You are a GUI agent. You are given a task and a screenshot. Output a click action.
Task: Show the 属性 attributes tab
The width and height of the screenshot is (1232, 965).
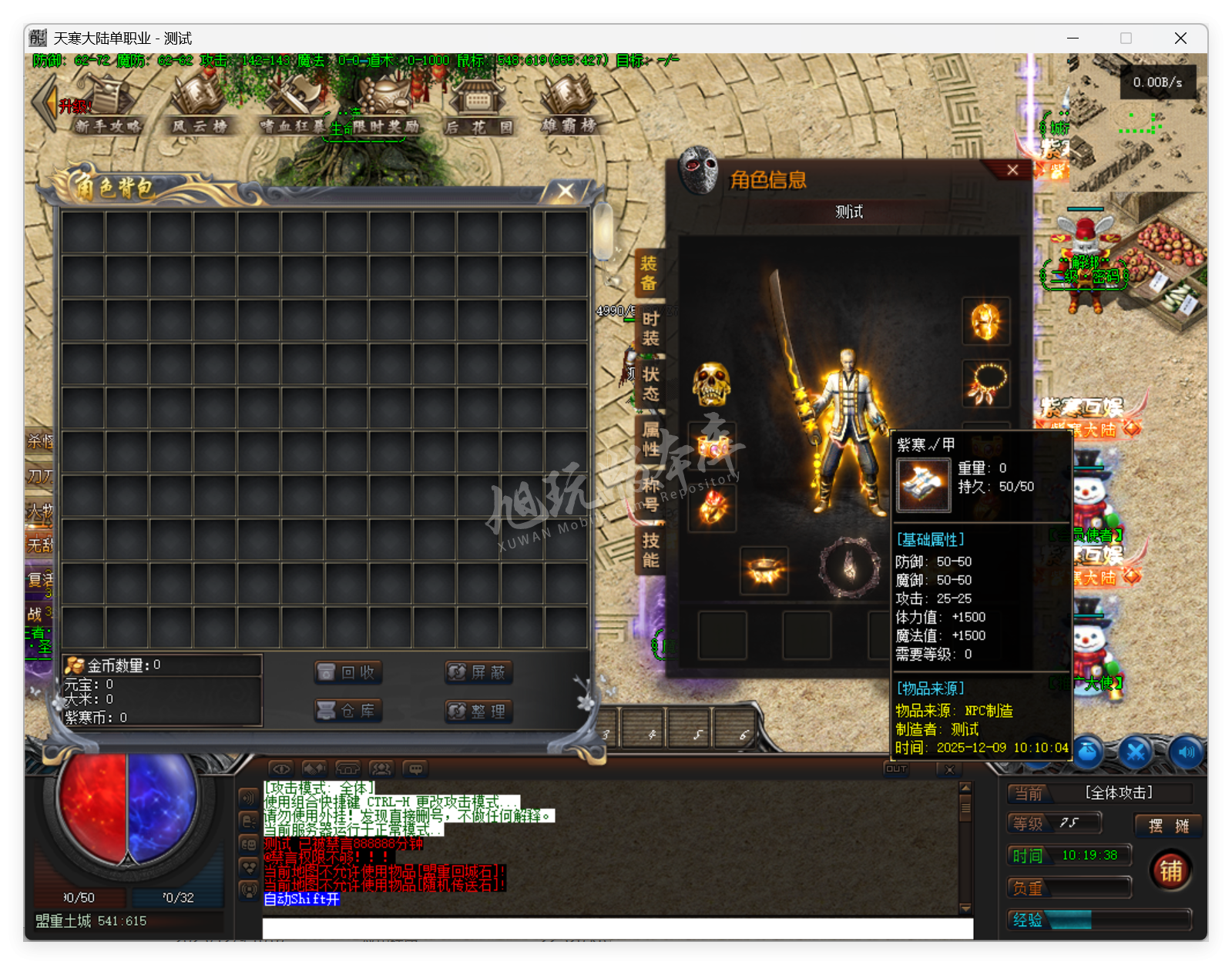pos(650,440)
